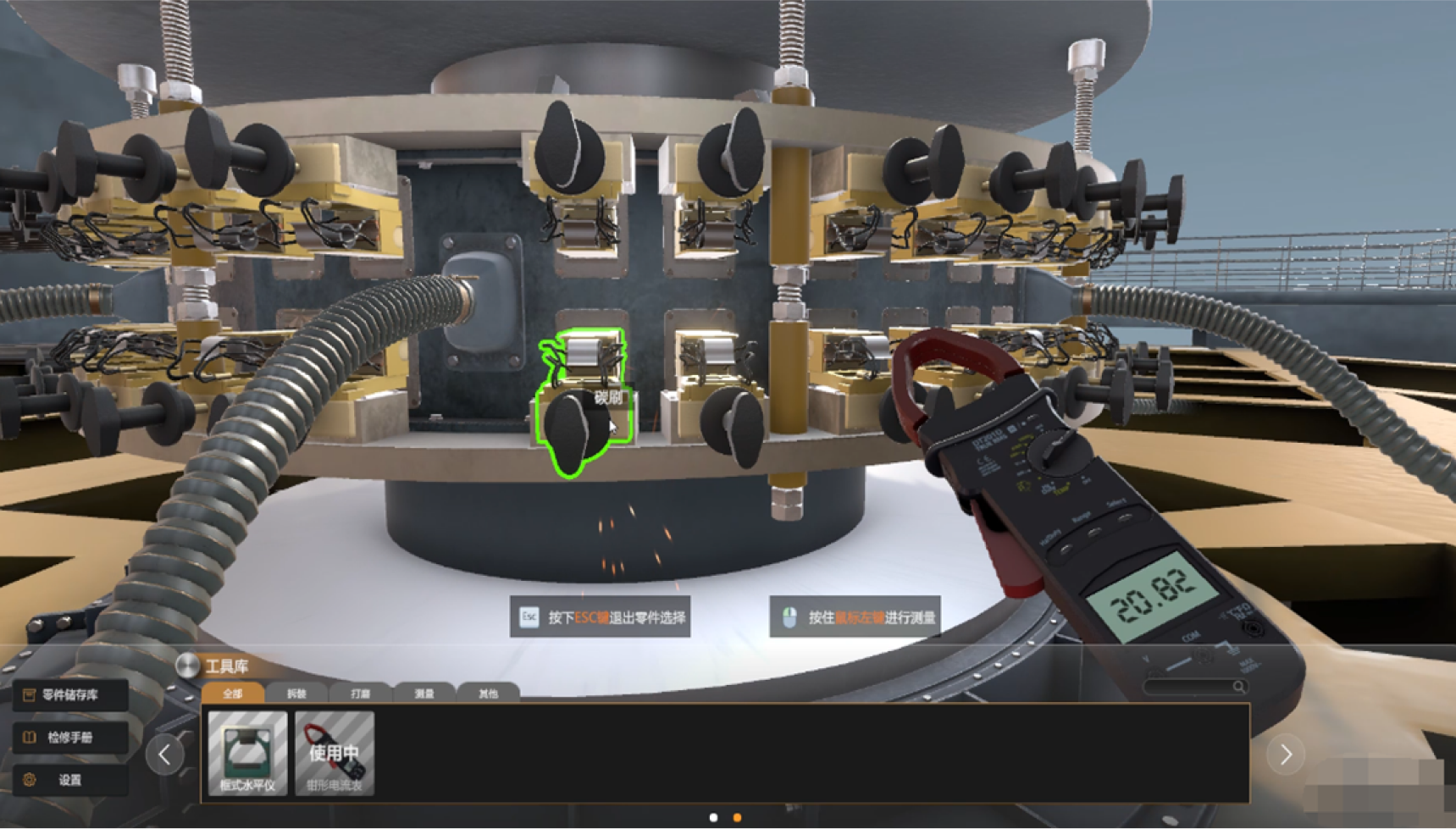Choose the 其他 tool tab
Image resolution: width=1456 pixels, height=829 pixels.
point(488,694)
